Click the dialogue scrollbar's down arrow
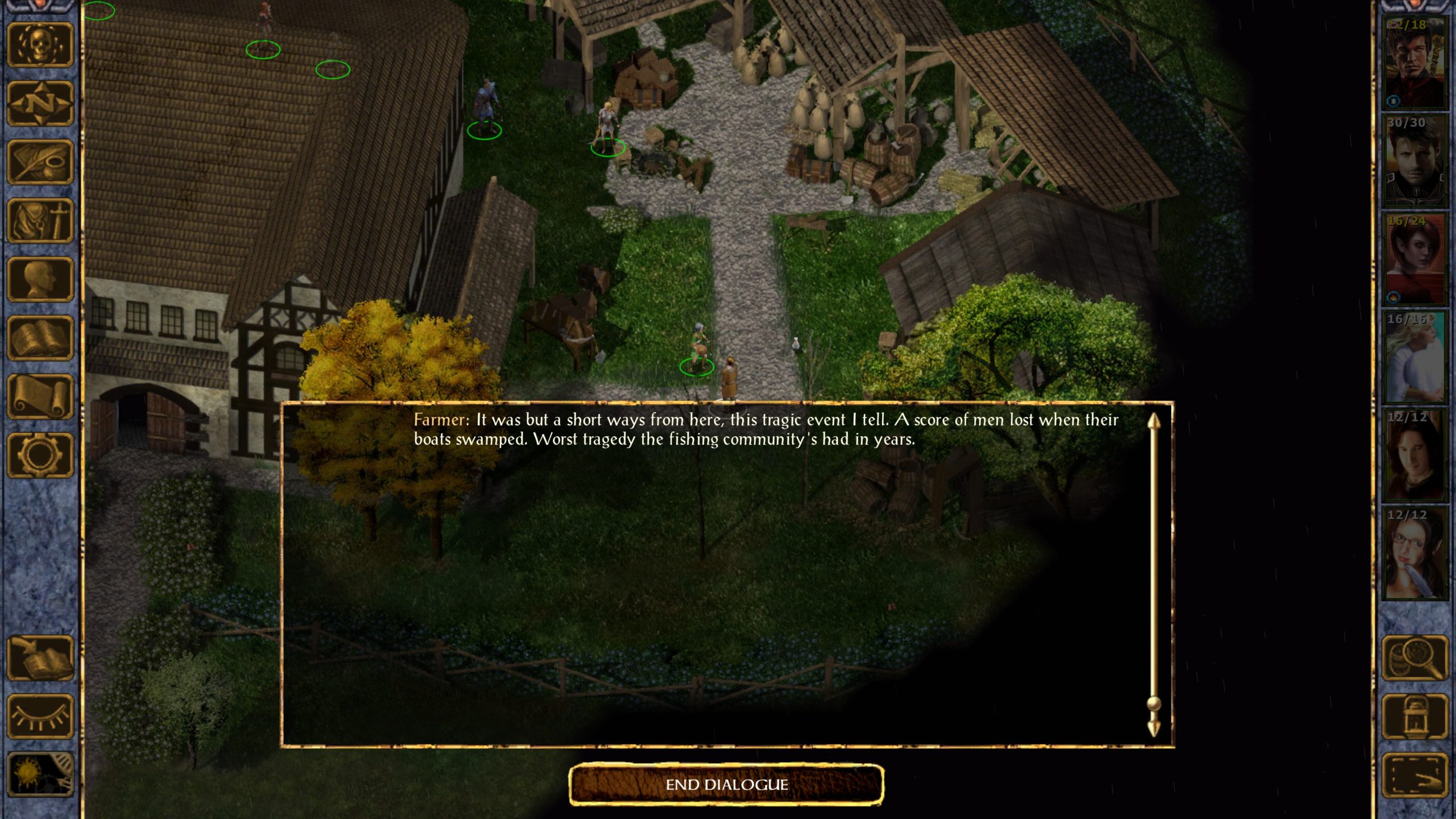This screenshot has height=819, width=1456. tap(1153, 729)
